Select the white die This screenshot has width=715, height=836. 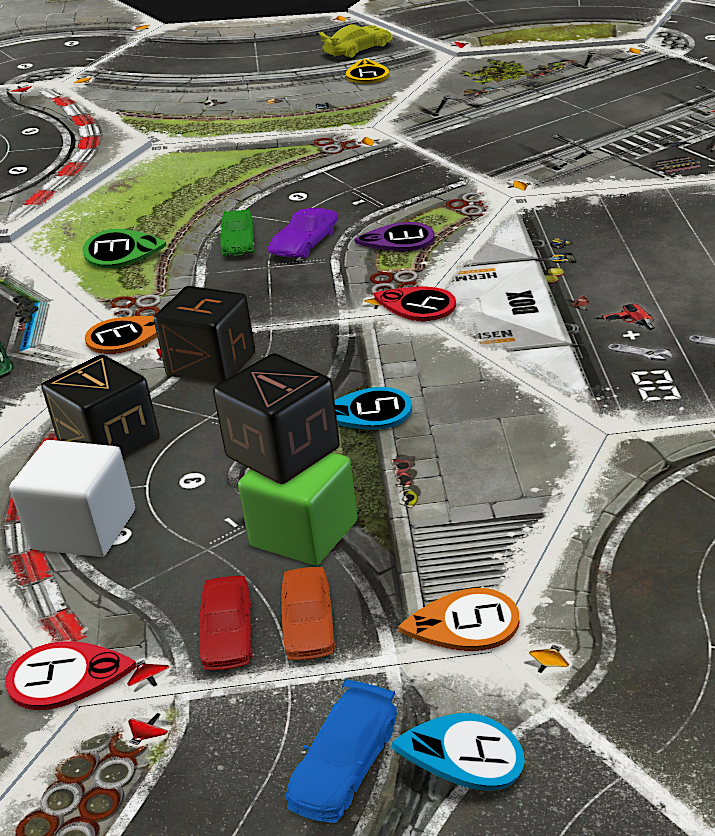(72, 497)
